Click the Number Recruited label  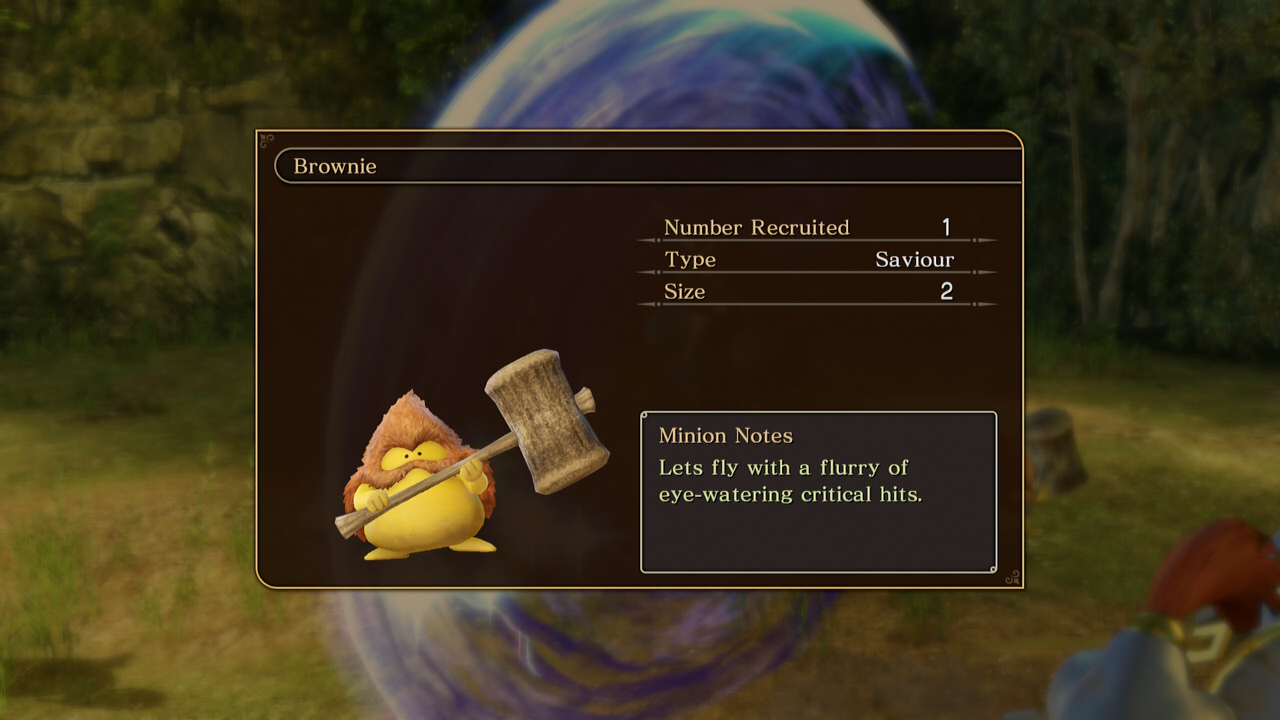pos(756,228)
